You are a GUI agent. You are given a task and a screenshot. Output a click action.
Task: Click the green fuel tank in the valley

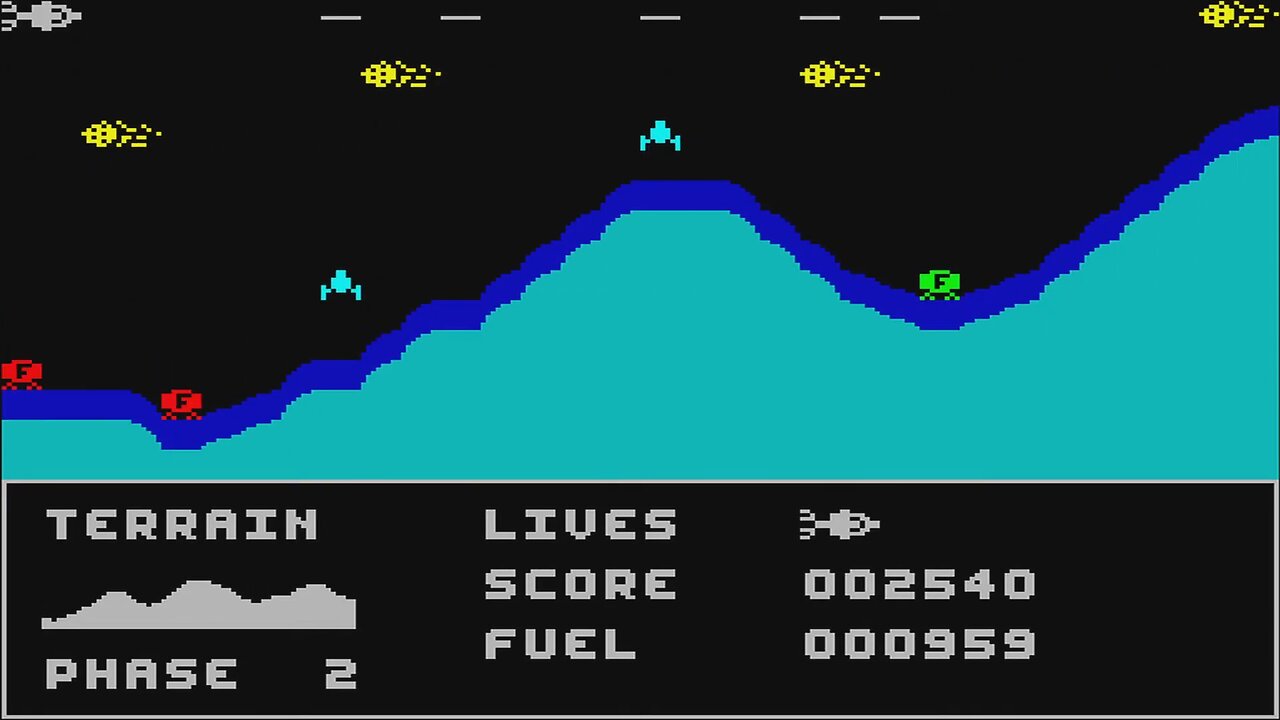point(938,283)
